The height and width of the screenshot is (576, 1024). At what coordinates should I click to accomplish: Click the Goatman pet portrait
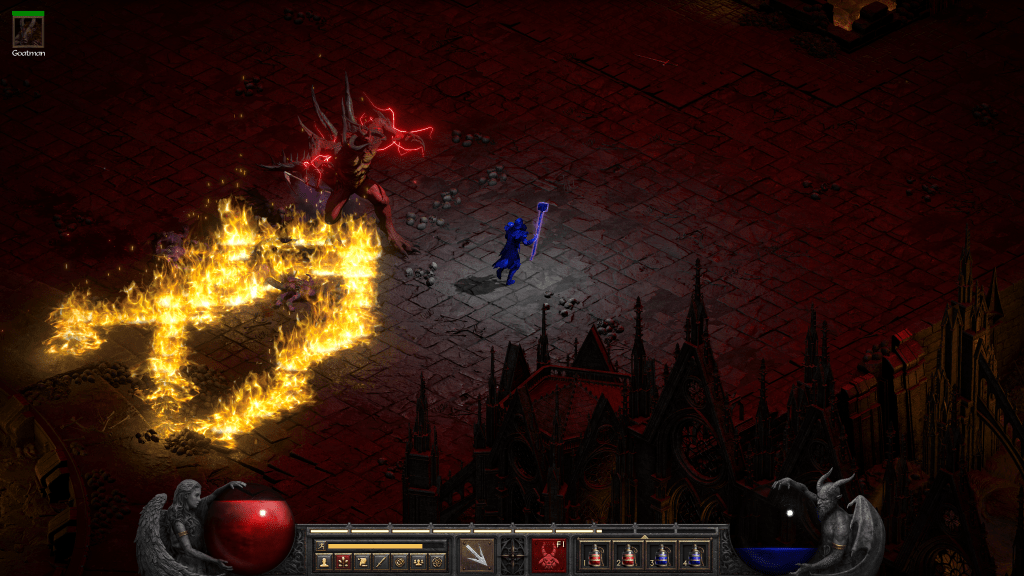pyautogui.click(x=27, y=29)
